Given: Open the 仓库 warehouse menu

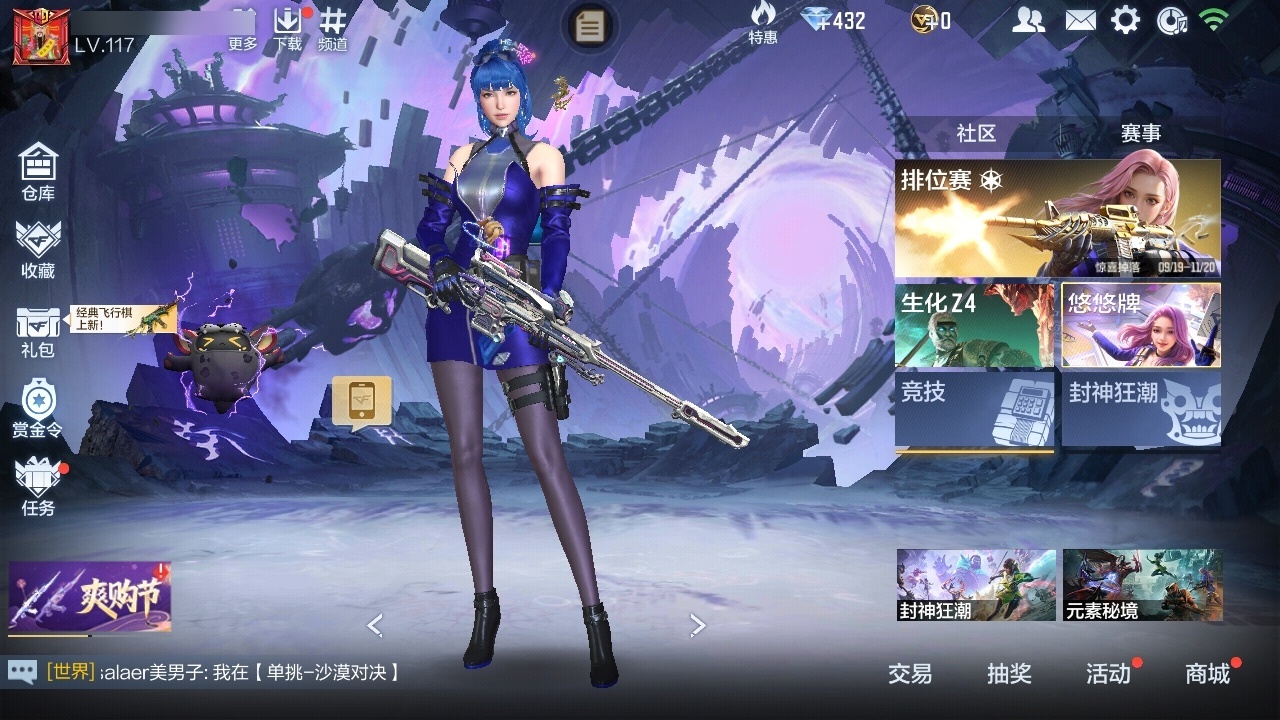Looking at the screenshot, I should point(38,170).
